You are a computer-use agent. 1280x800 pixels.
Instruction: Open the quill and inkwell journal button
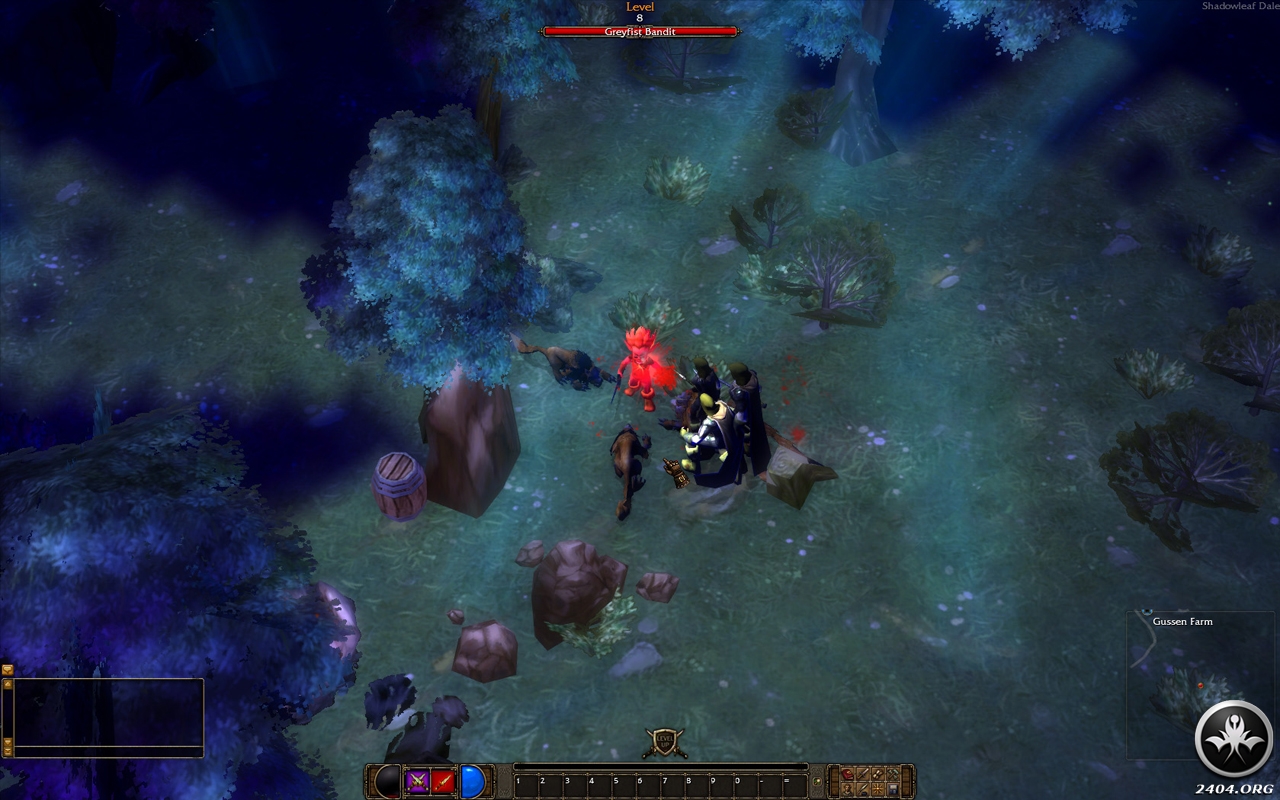pos(863,790)
